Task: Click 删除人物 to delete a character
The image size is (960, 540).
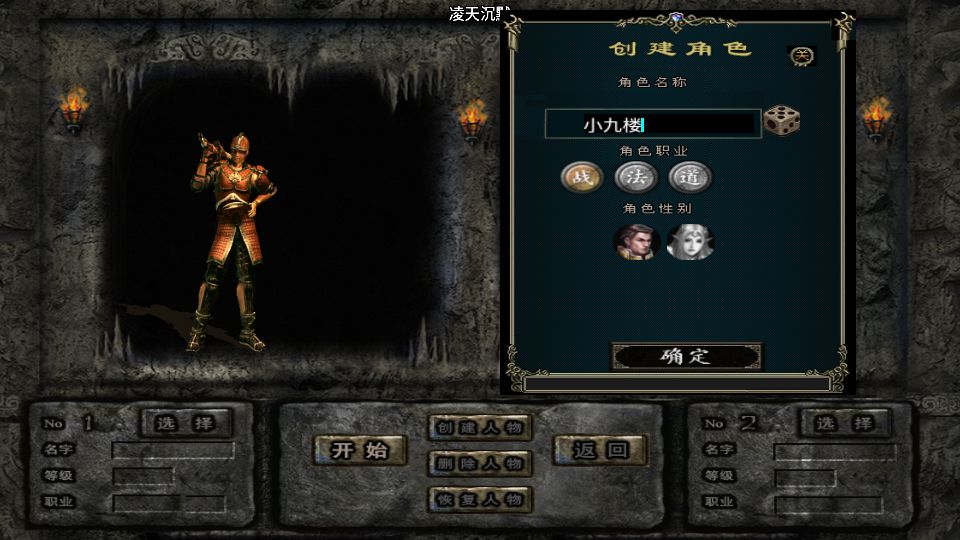Action: click(x=480, y=463)
